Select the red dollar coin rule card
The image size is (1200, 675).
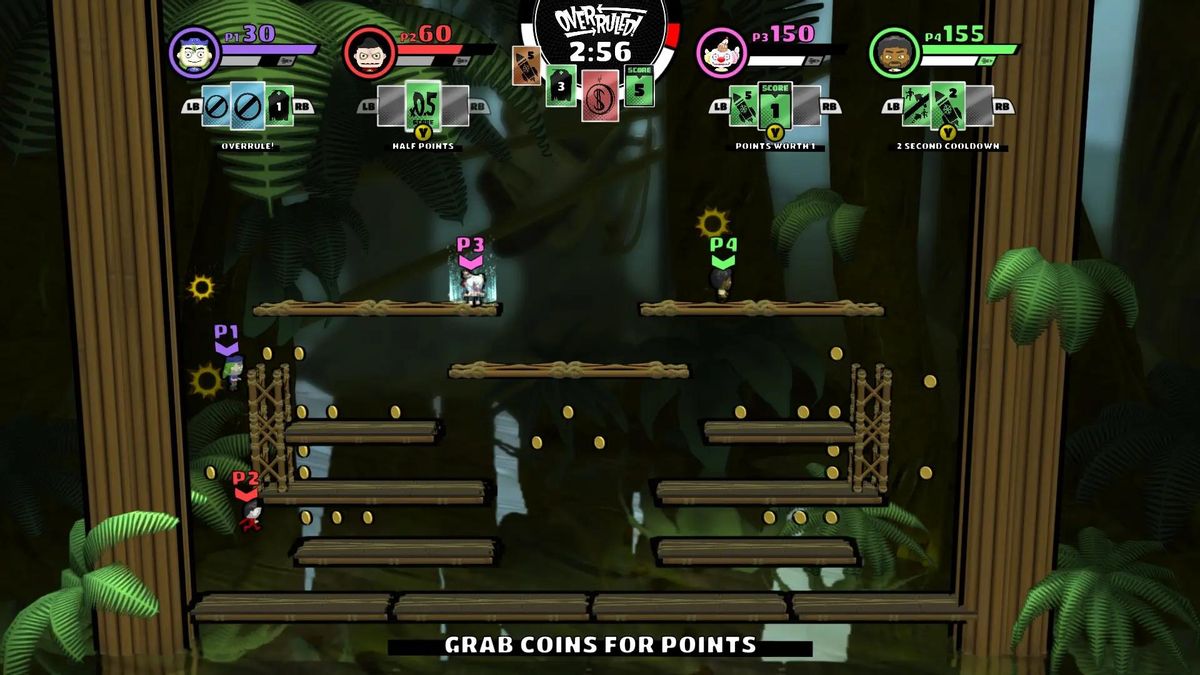pyautogui.click(x=600, y=96)
